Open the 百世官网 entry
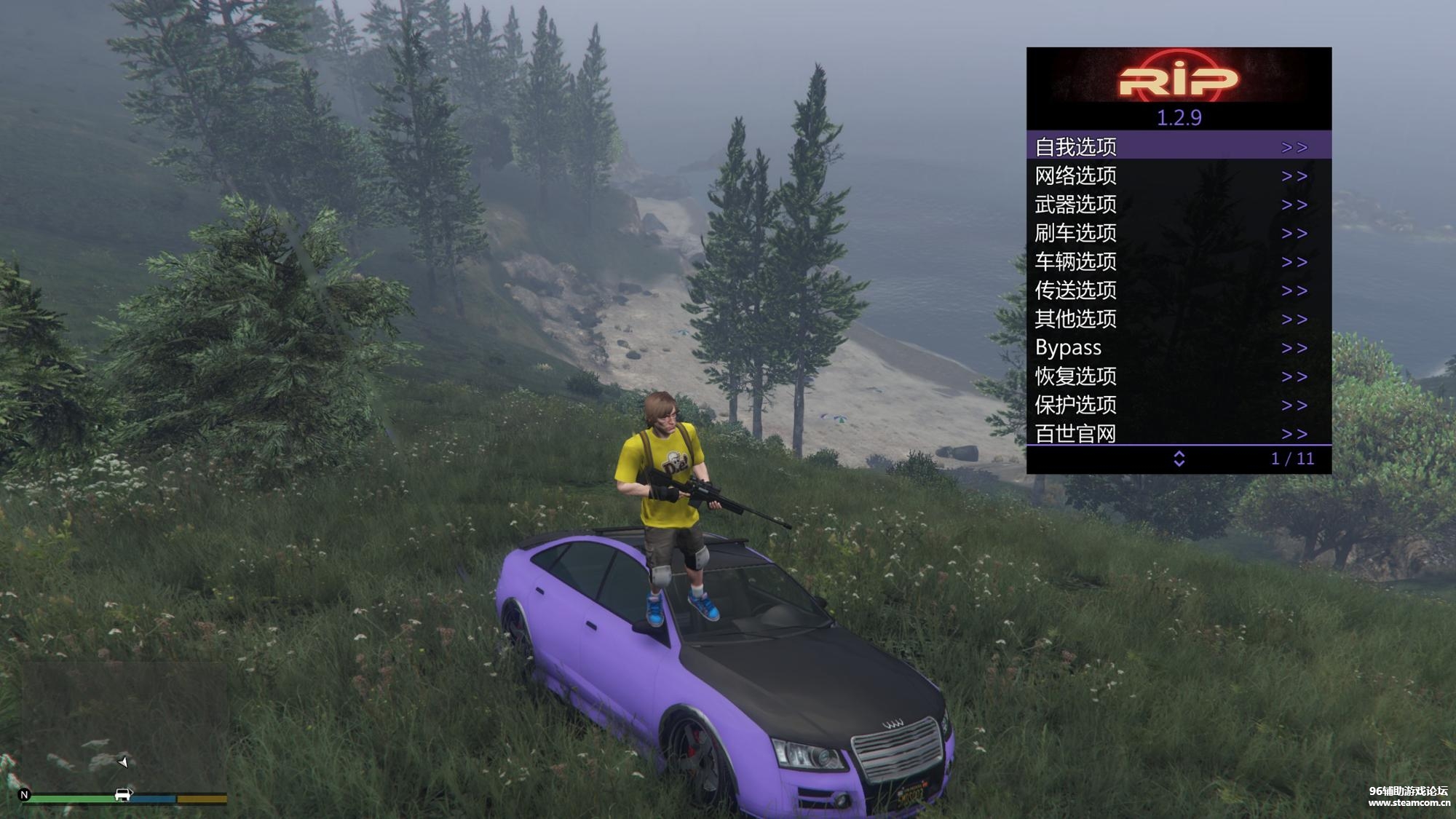1456x819 pixels. (x=1178, y=433)
